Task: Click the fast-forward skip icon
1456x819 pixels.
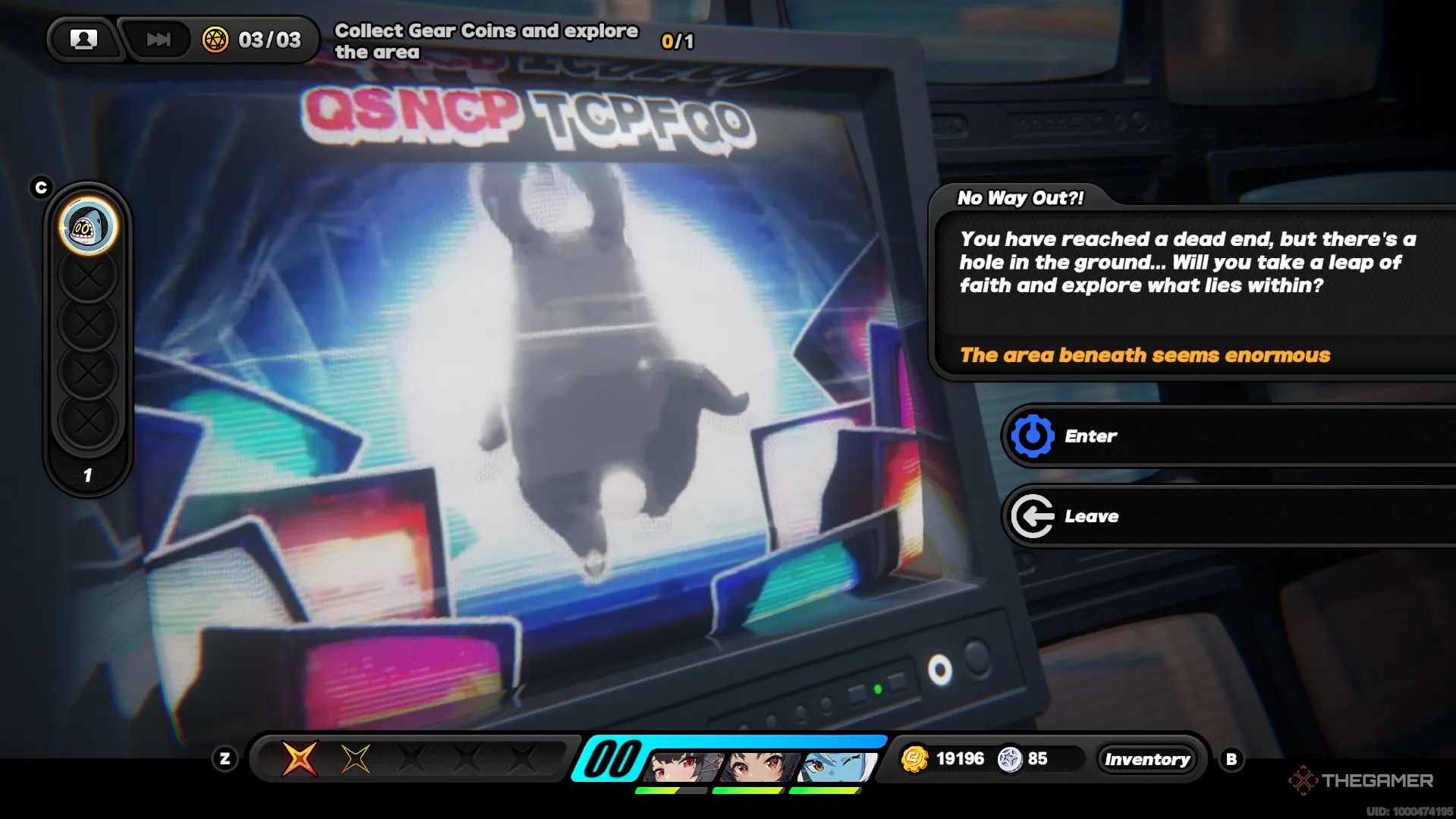Action: [x=157, y=39]
